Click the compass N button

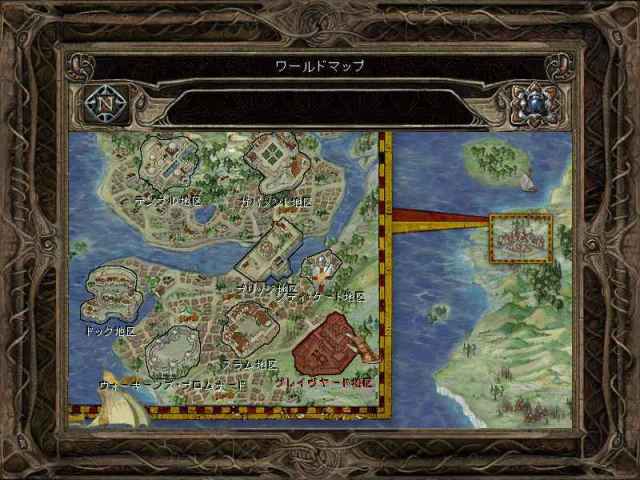pos(104,102)
